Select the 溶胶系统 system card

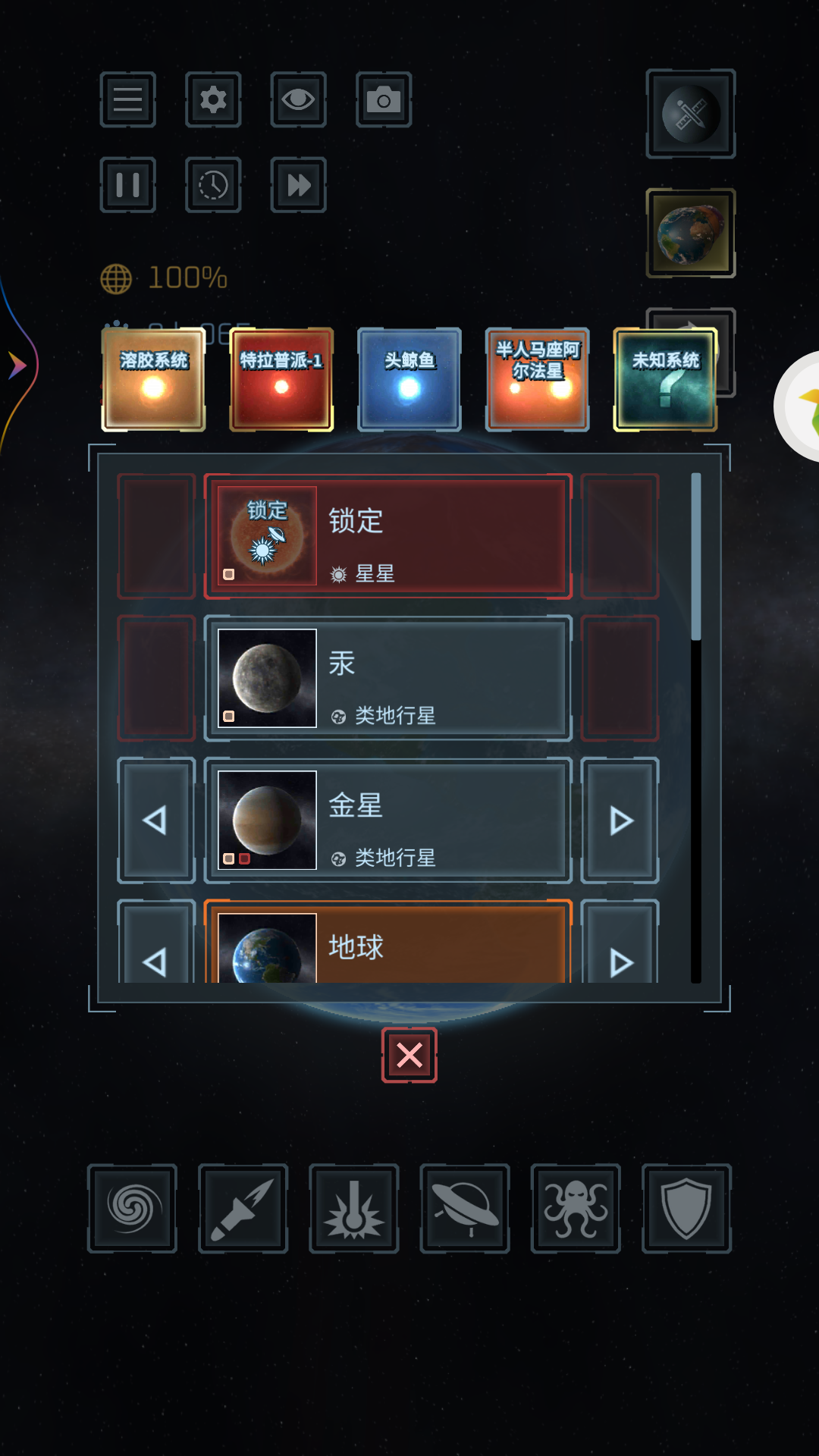coord(154,379)
